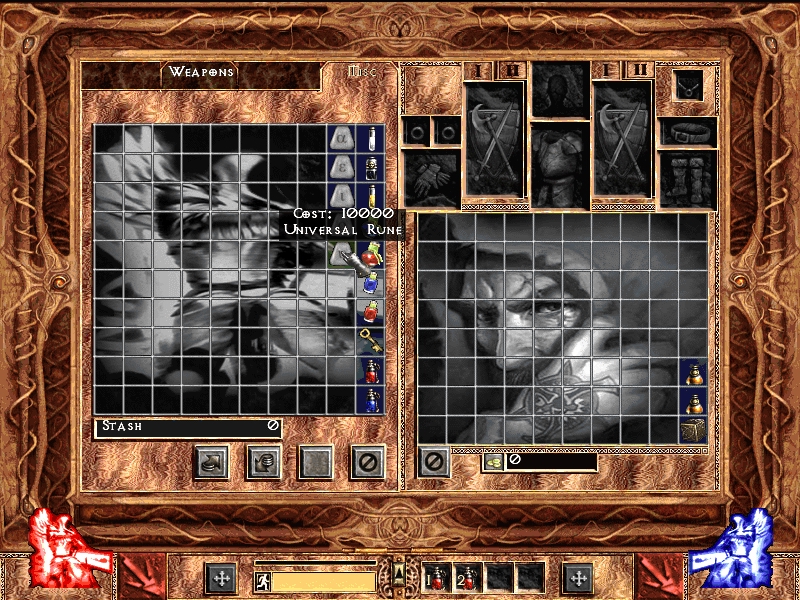This screenshot has width=800, height=600.
Task: Close the inventory with its cancel button
Action: (x=433, y=462)
